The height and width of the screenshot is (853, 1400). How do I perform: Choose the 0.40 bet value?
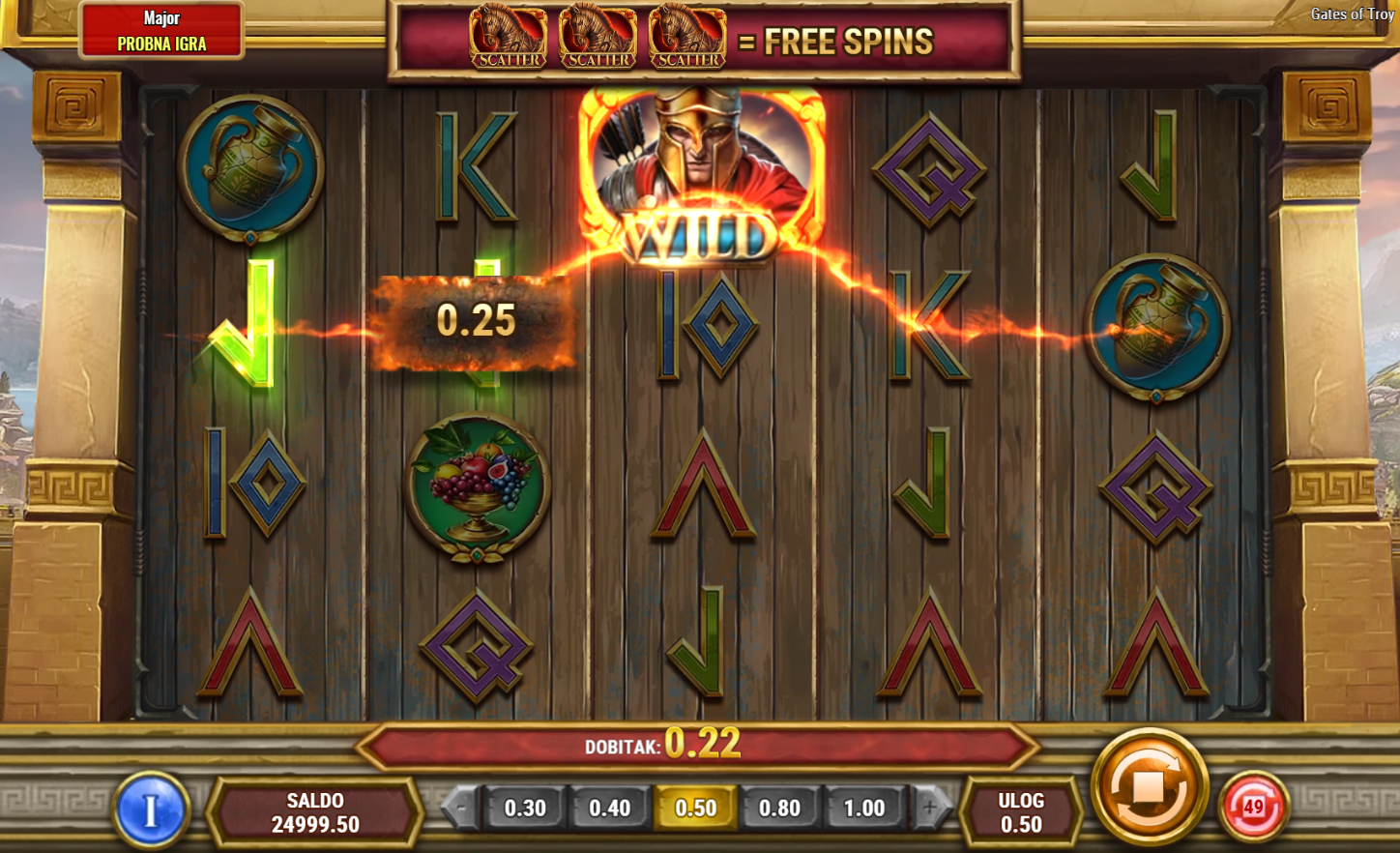[609, 808]
